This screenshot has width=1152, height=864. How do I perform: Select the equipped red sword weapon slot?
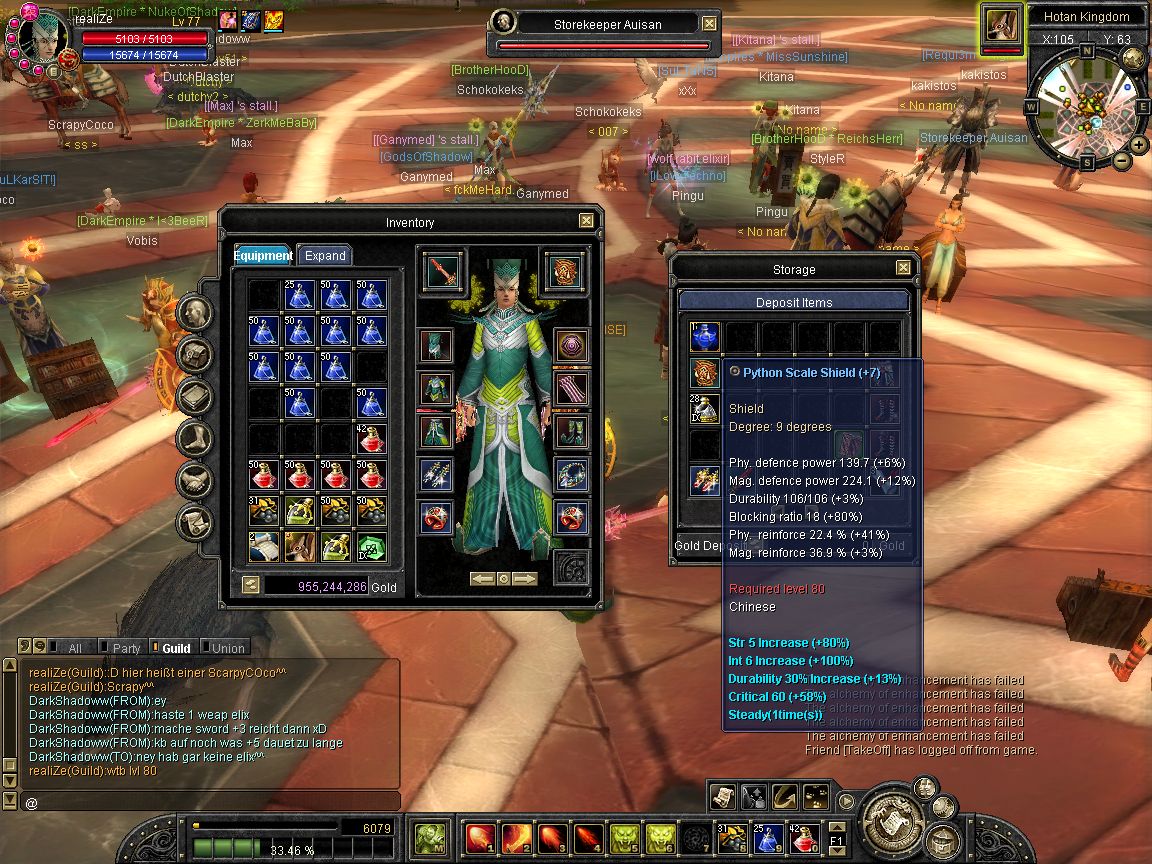tap(437, 271)
